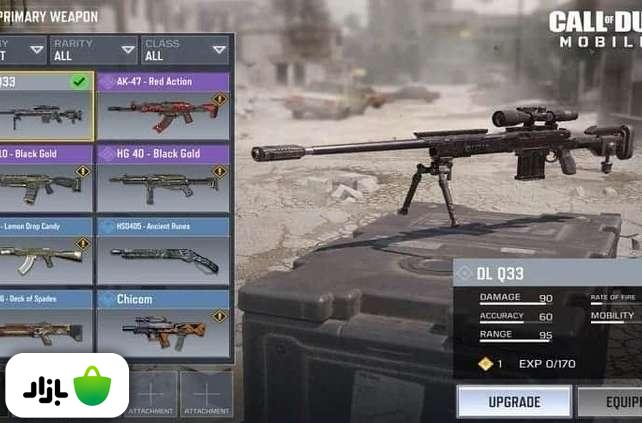Select the AK-47 Red Action weapon
The image size is (642, 423).
click(x=164, y=106)
